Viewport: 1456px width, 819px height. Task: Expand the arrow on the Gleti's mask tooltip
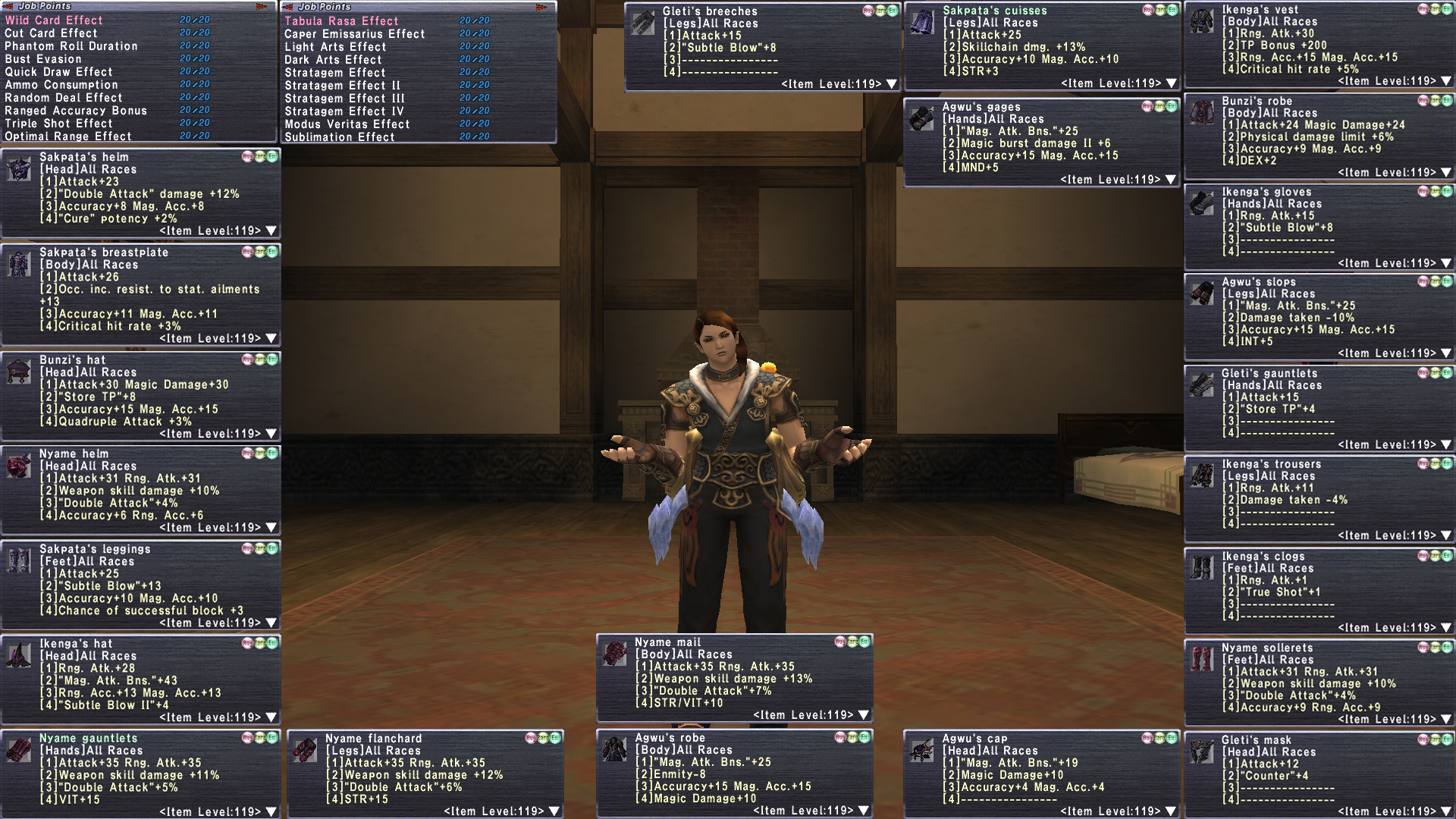1446,811
